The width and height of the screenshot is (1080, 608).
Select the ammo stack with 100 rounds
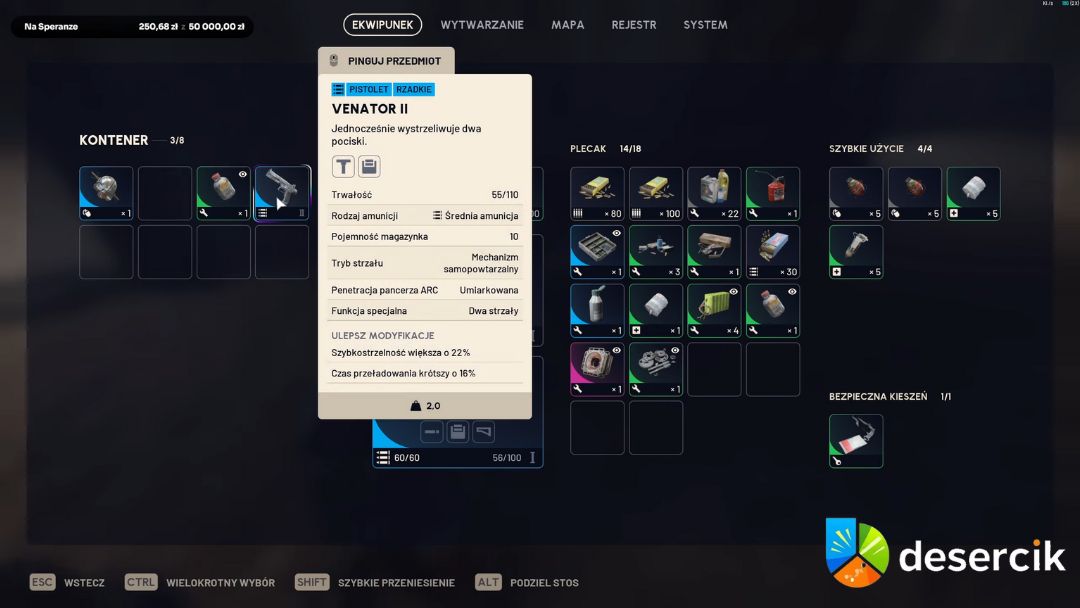pyautogui.click(x=656, y=193)
